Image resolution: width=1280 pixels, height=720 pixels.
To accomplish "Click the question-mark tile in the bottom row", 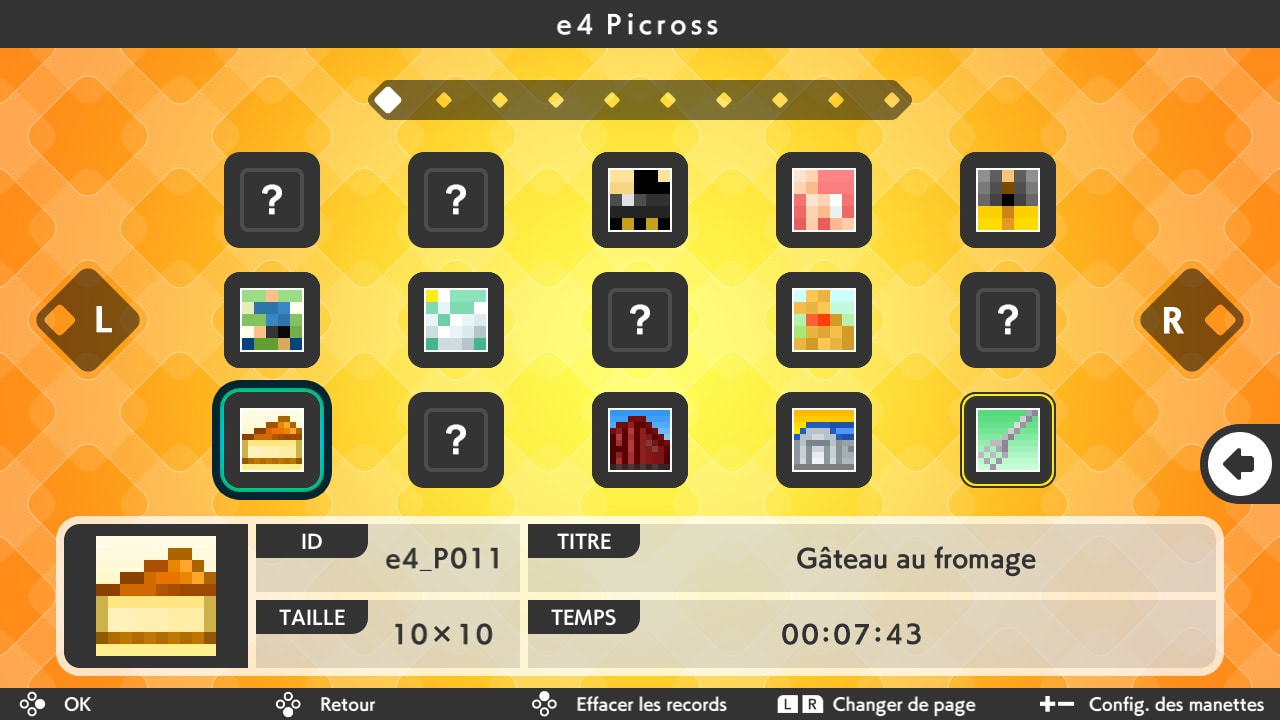I will tap(455, 440).
